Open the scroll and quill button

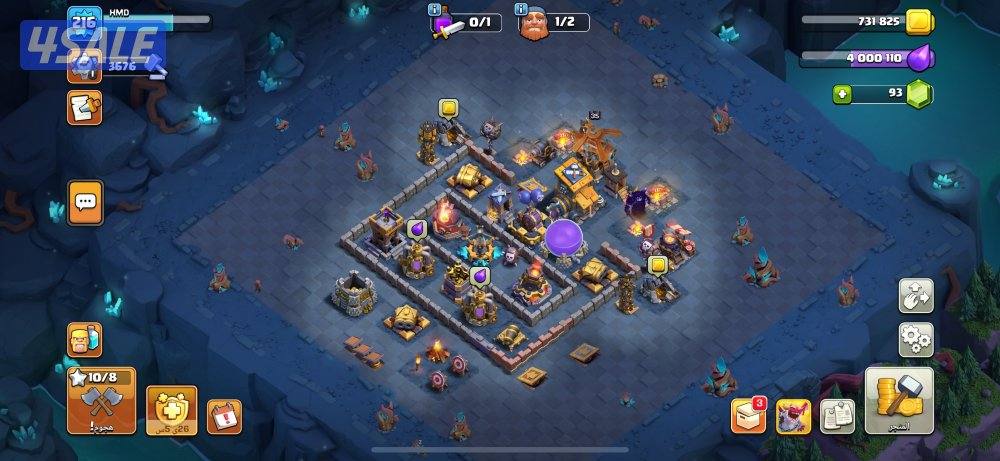click(x=84, y=106)
